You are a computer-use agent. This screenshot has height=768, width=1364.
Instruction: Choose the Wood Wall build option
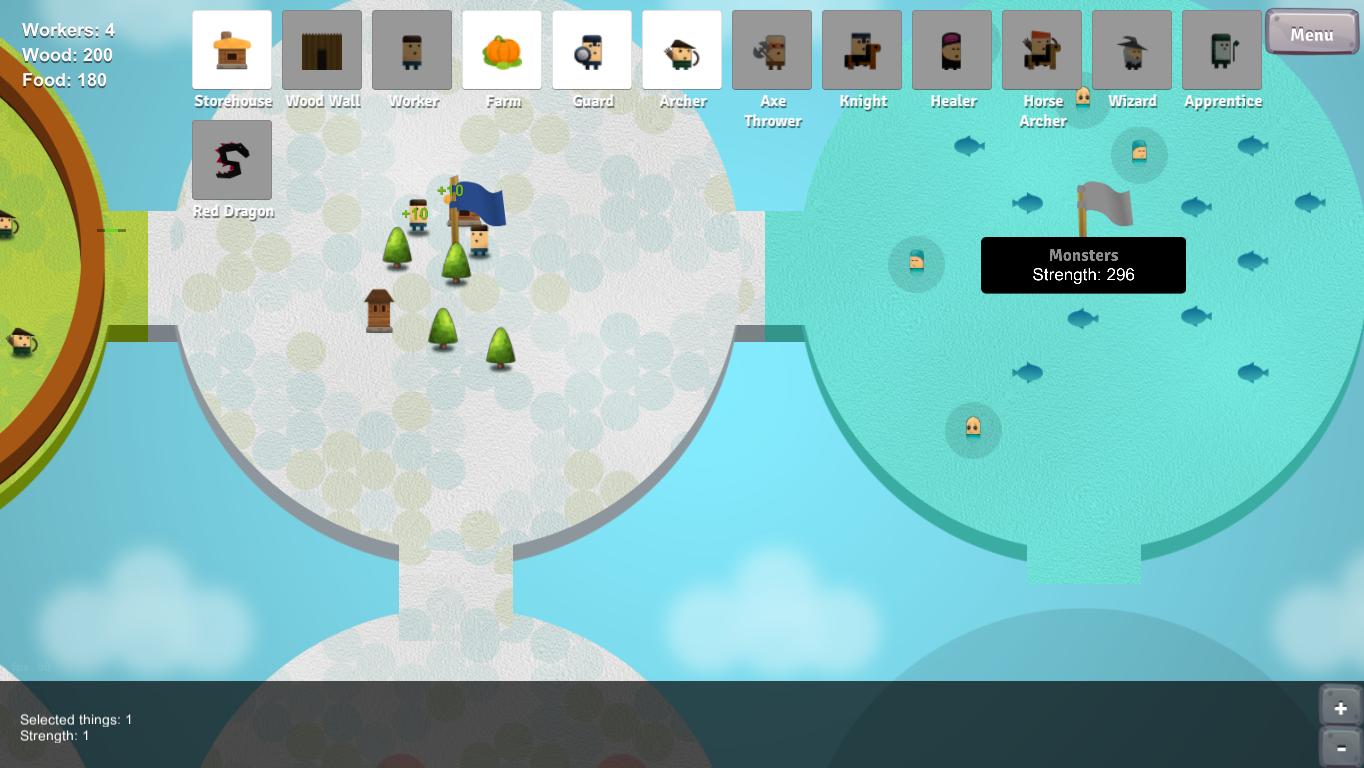click(322, 50)
